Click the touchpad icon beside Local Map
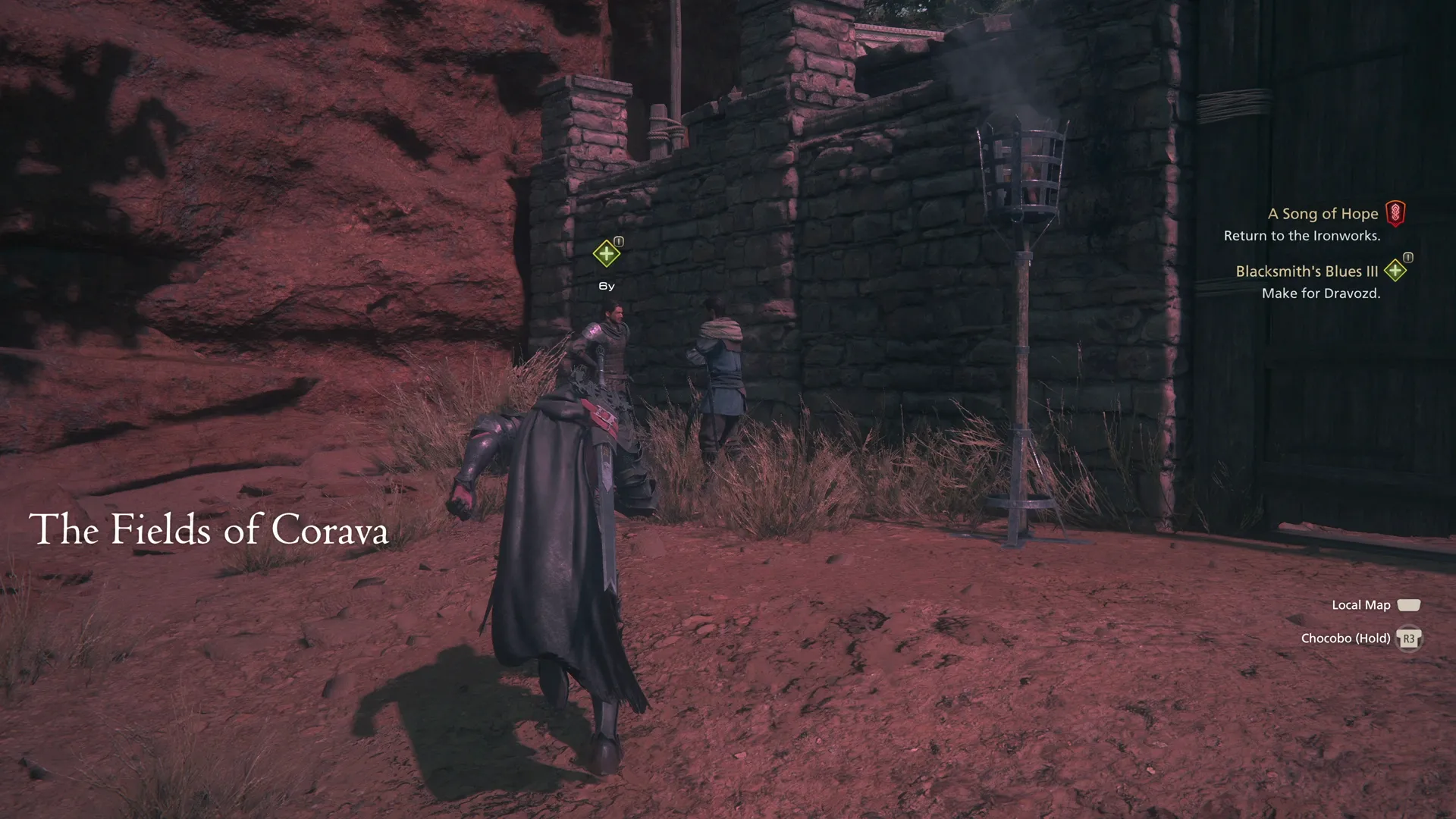Image resolution: width=1456 pixels, height=819 pixels. [x=1409, y=604]
